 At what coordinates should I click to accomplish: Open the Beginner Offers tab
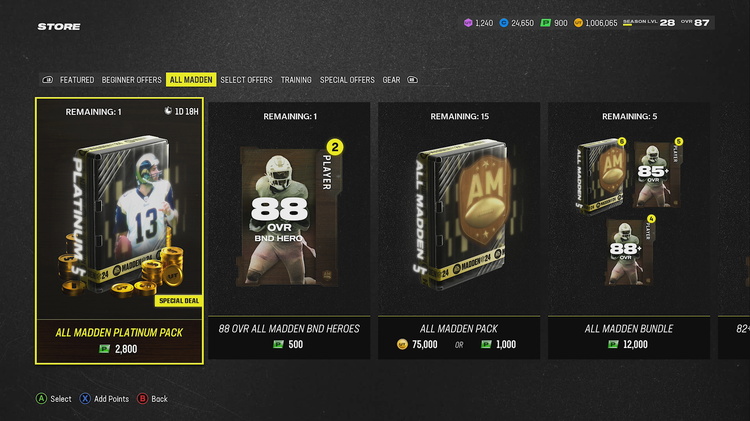point(131,80)
